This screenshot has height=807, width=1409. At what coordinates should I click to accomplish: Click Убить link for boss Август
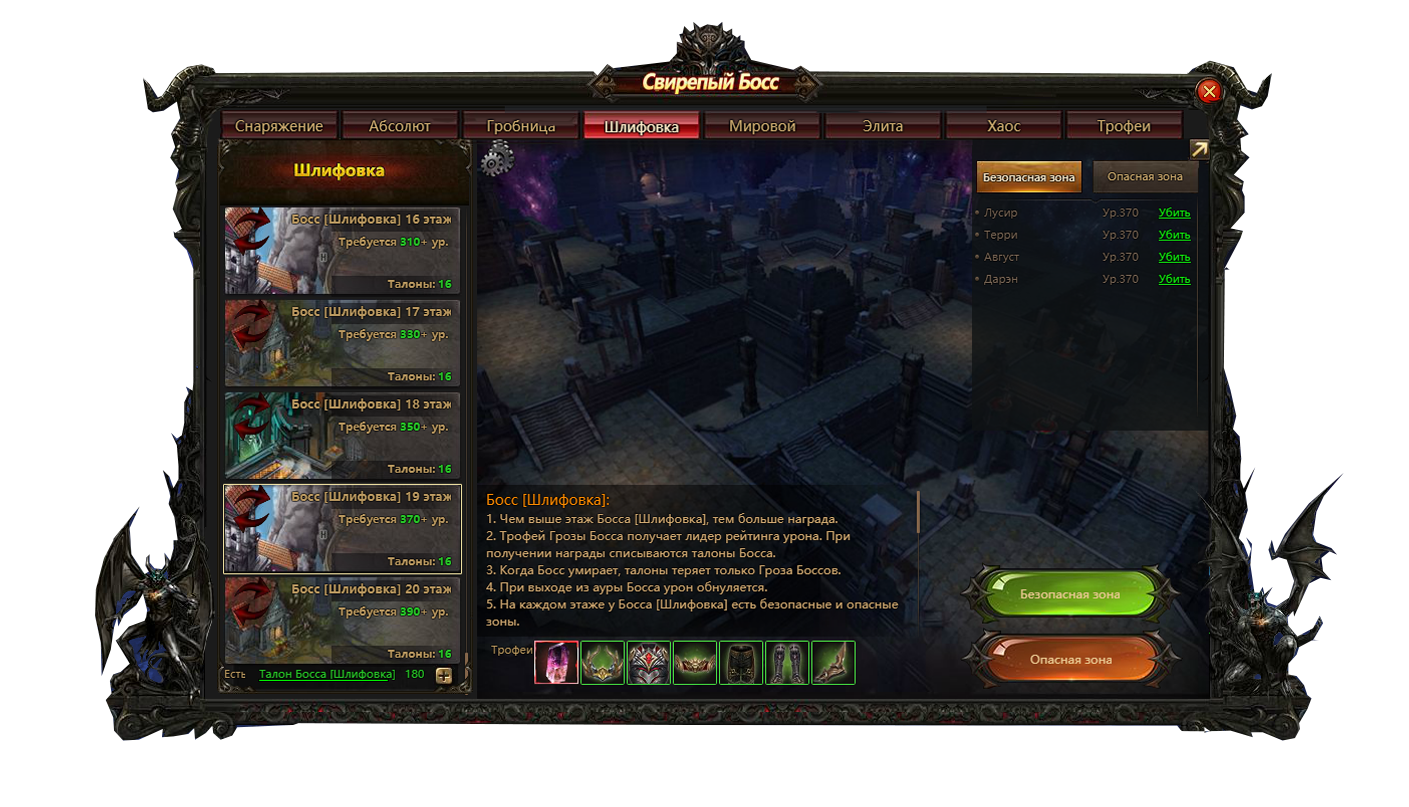(x=1174, y=257)
